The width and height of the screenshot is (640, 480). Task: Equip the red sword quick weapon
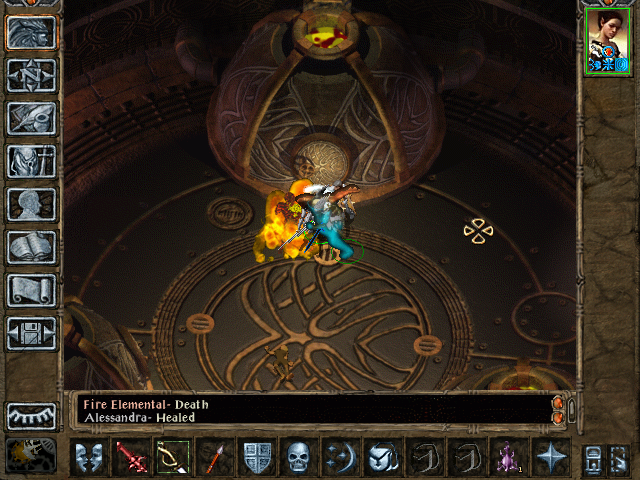tap(131, 457)
